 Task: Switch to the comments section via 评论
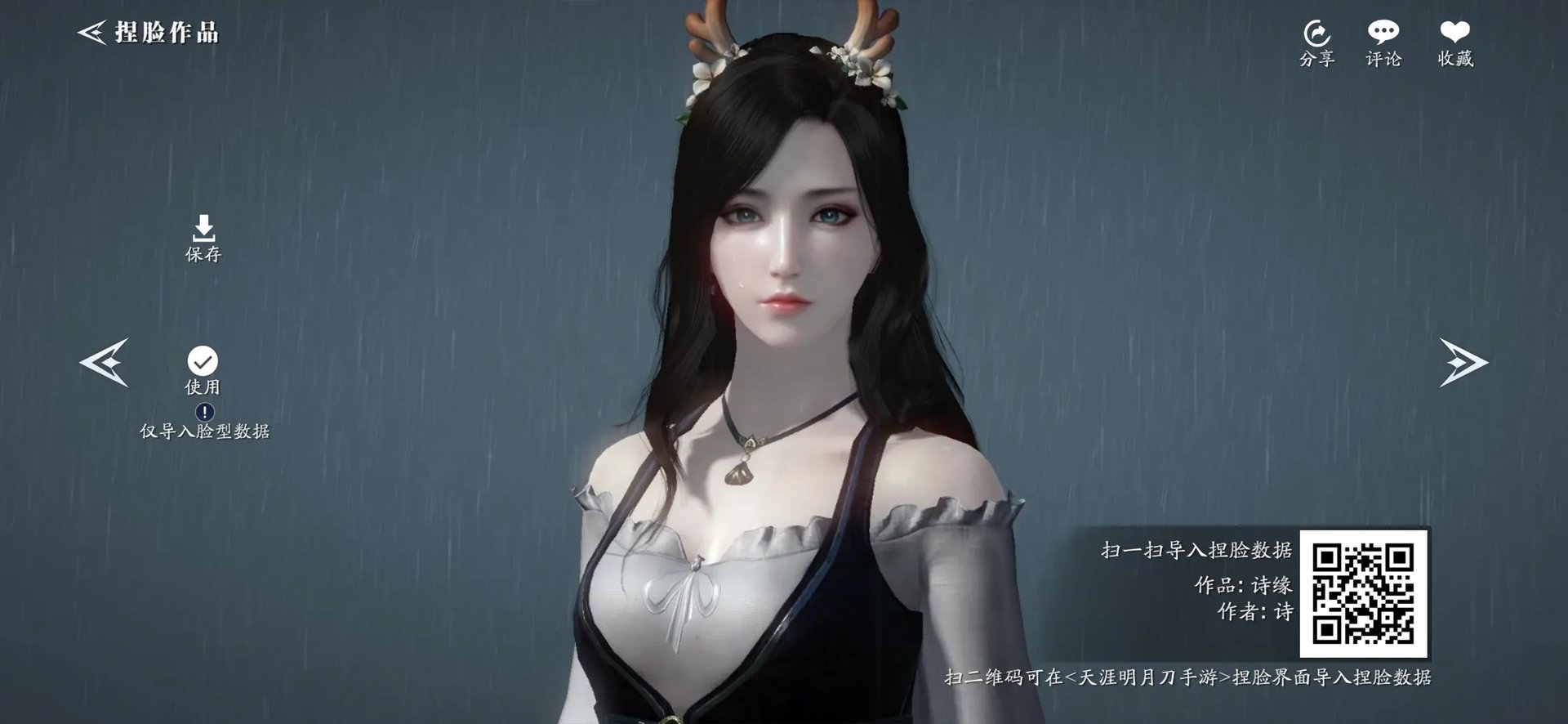pos(1385,31)
